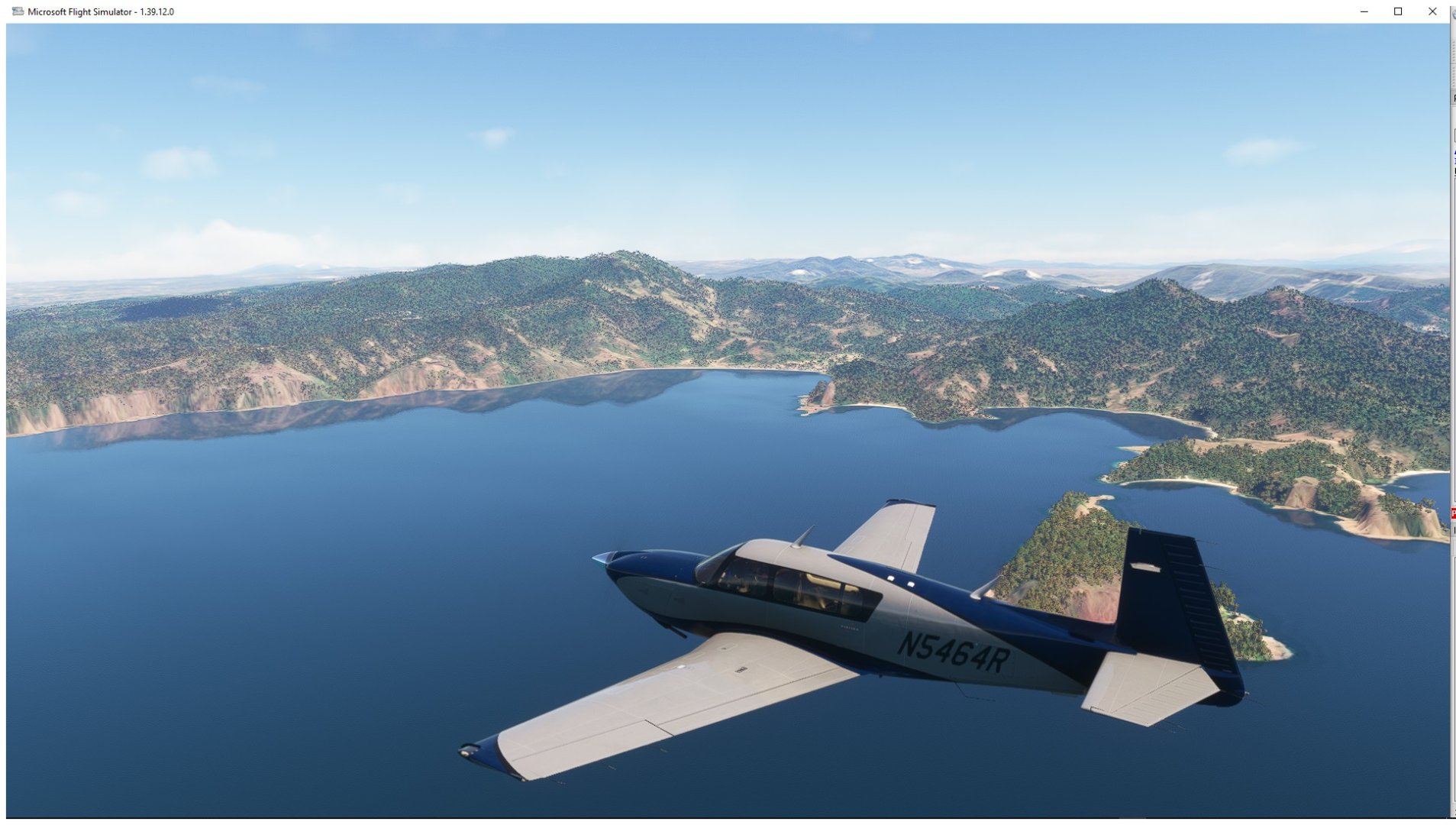The image size is (1456, 825).
Task: Close the Microsoft Flight Simulator window
Action: (x=1432, y=11)
